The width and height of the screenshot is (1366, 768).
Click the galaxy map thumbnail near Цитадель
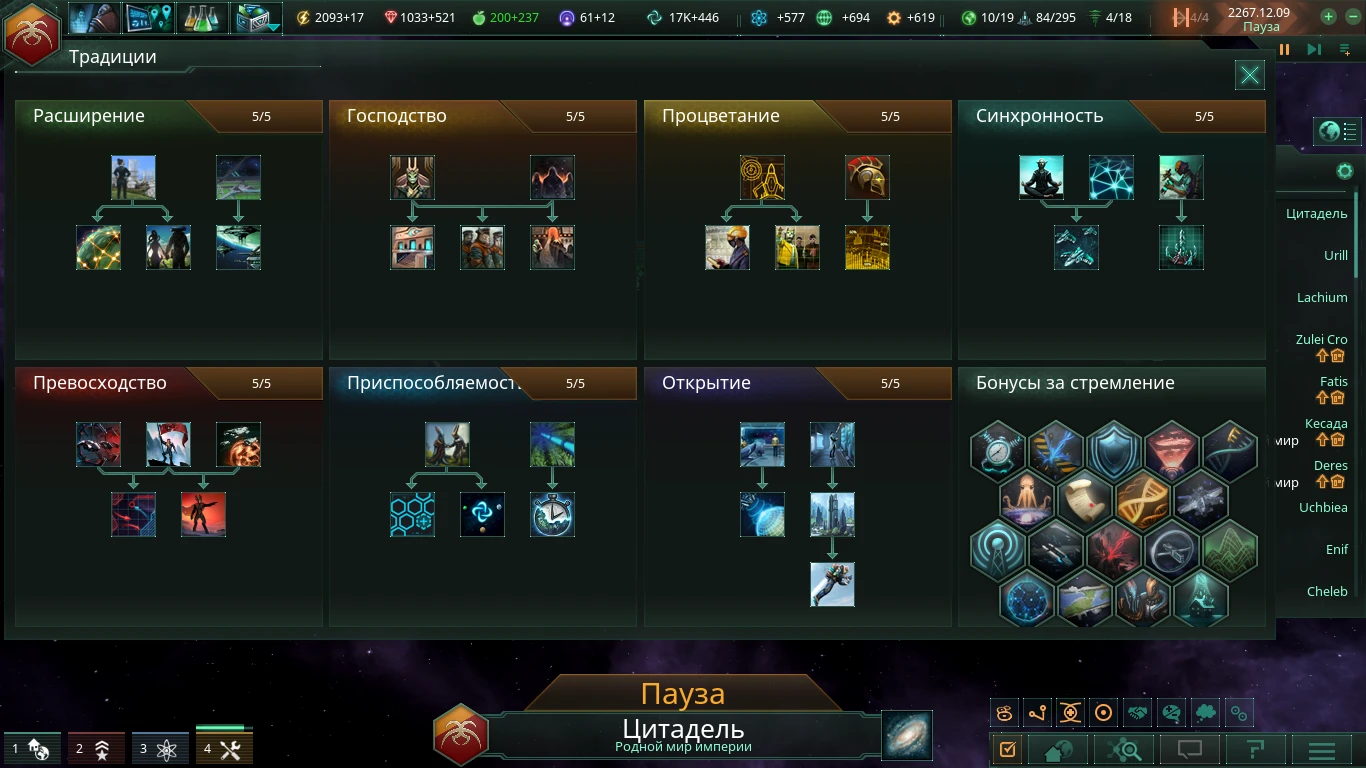coord(904,735)
